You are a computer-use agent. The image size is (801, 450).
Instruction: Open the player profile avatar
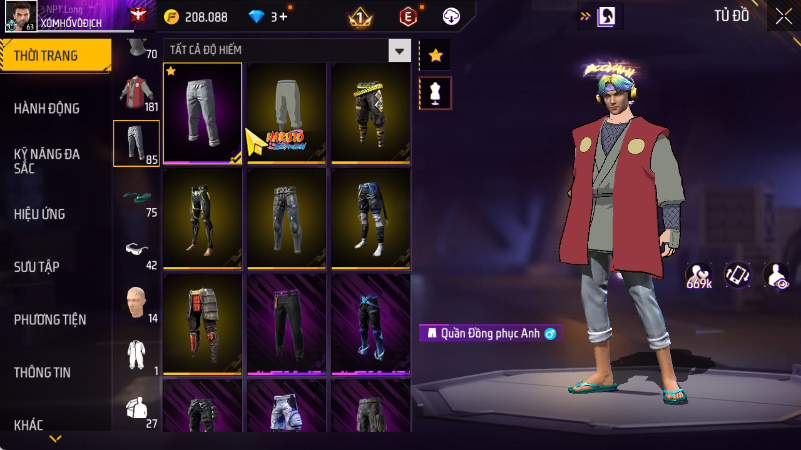pyautogui.click(x=21, y=17)
